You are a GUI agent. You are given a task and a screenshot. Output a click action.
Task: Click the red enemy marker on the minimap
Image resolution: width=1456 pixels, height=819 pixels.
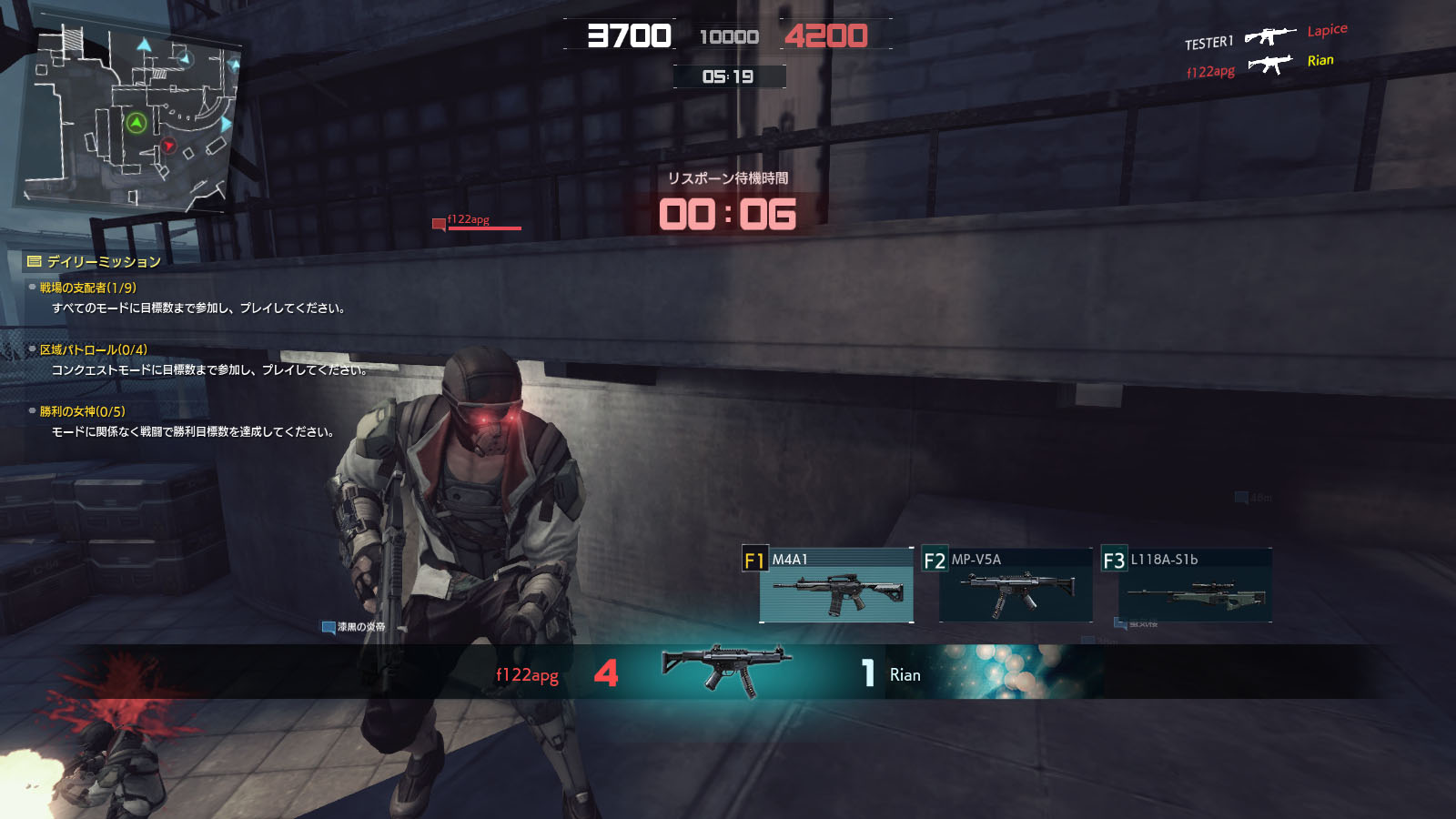pyautogui.click(x=168, y=146)
